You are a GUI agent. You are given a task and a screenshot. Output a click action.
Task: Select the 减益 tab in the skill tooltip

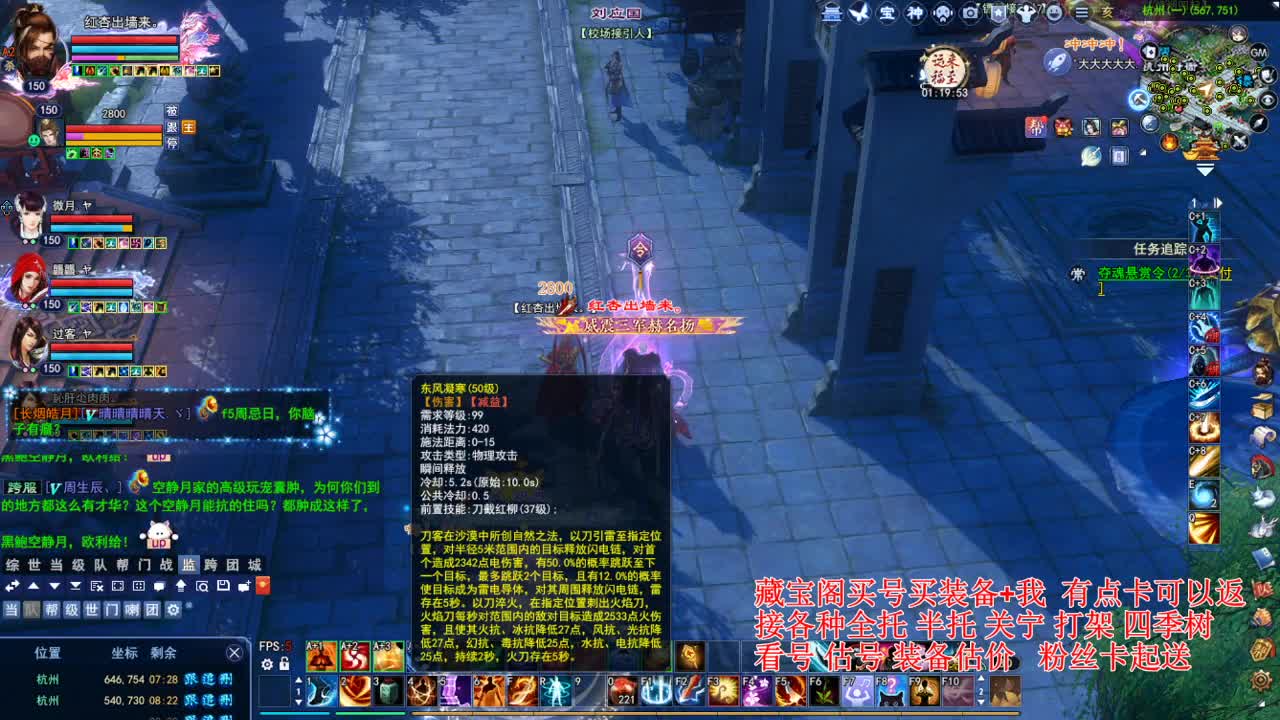pos(489,401)
